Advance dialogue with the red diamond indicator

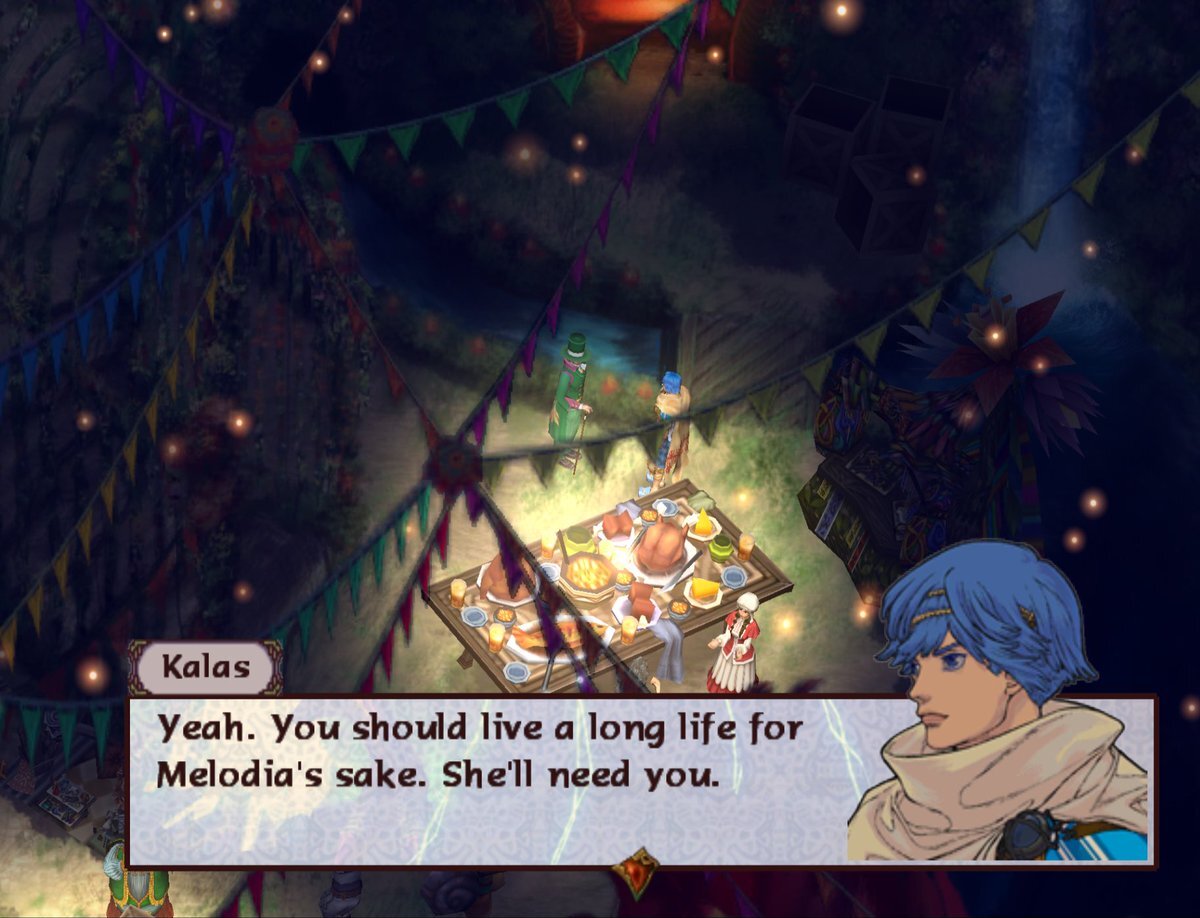[x=636, y=870]
